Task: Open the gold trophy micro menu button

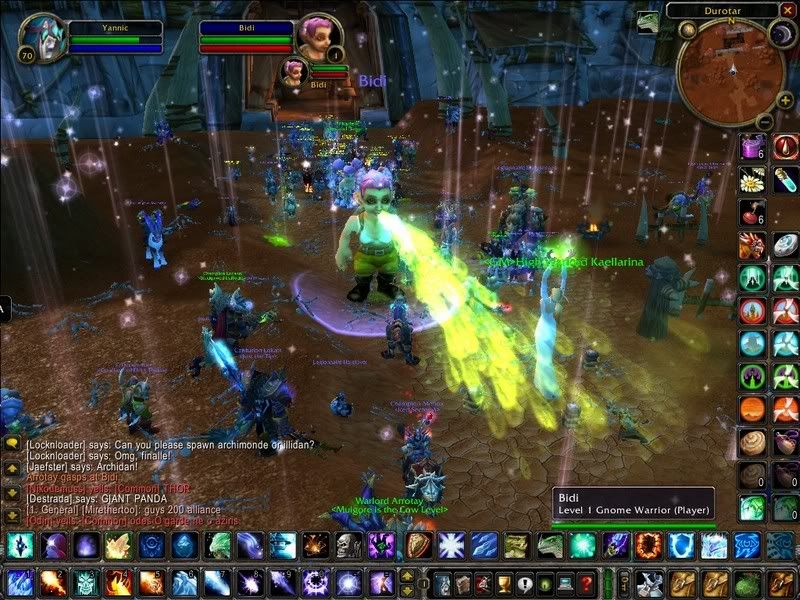Action: tap(506, 583)
